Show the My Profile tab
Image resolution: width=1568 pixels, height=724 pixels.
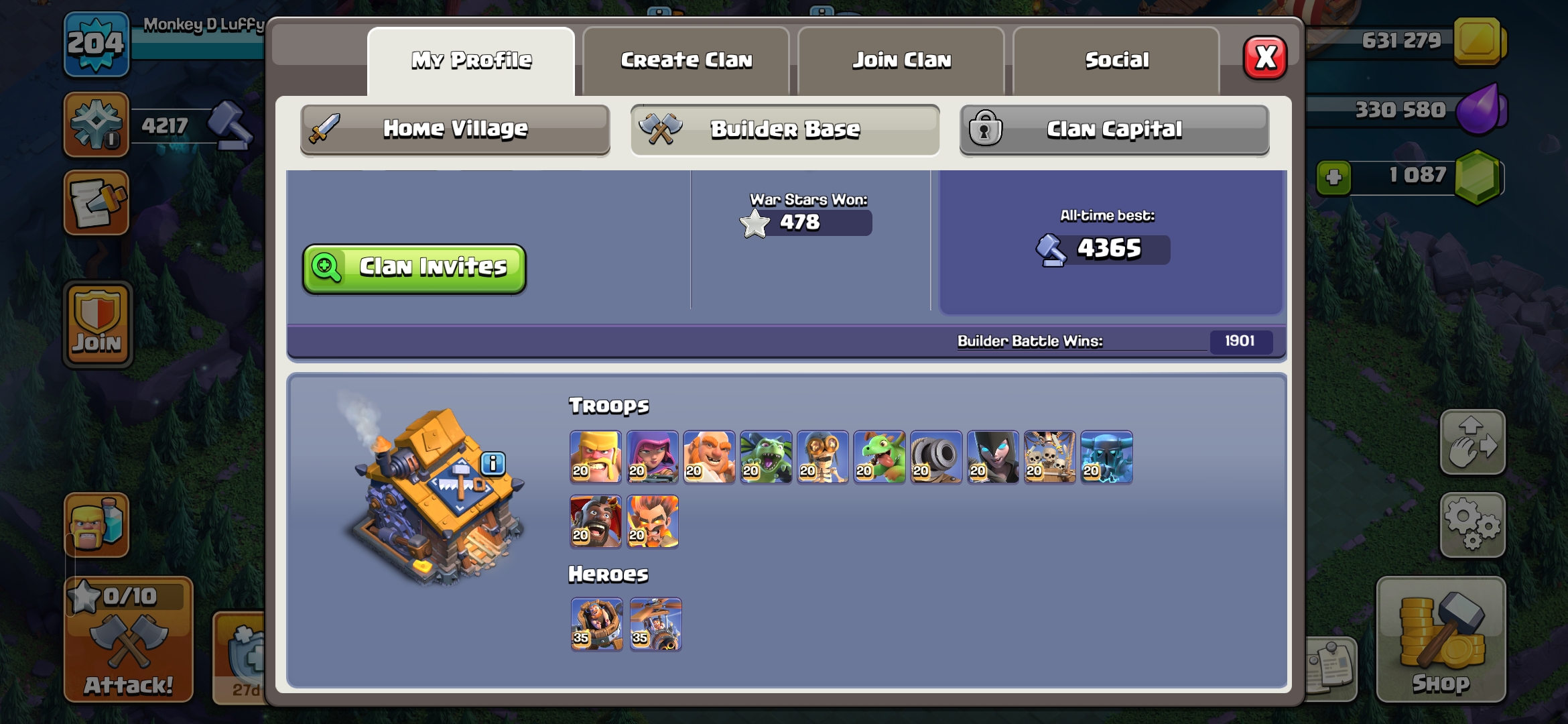click(471, 60)
